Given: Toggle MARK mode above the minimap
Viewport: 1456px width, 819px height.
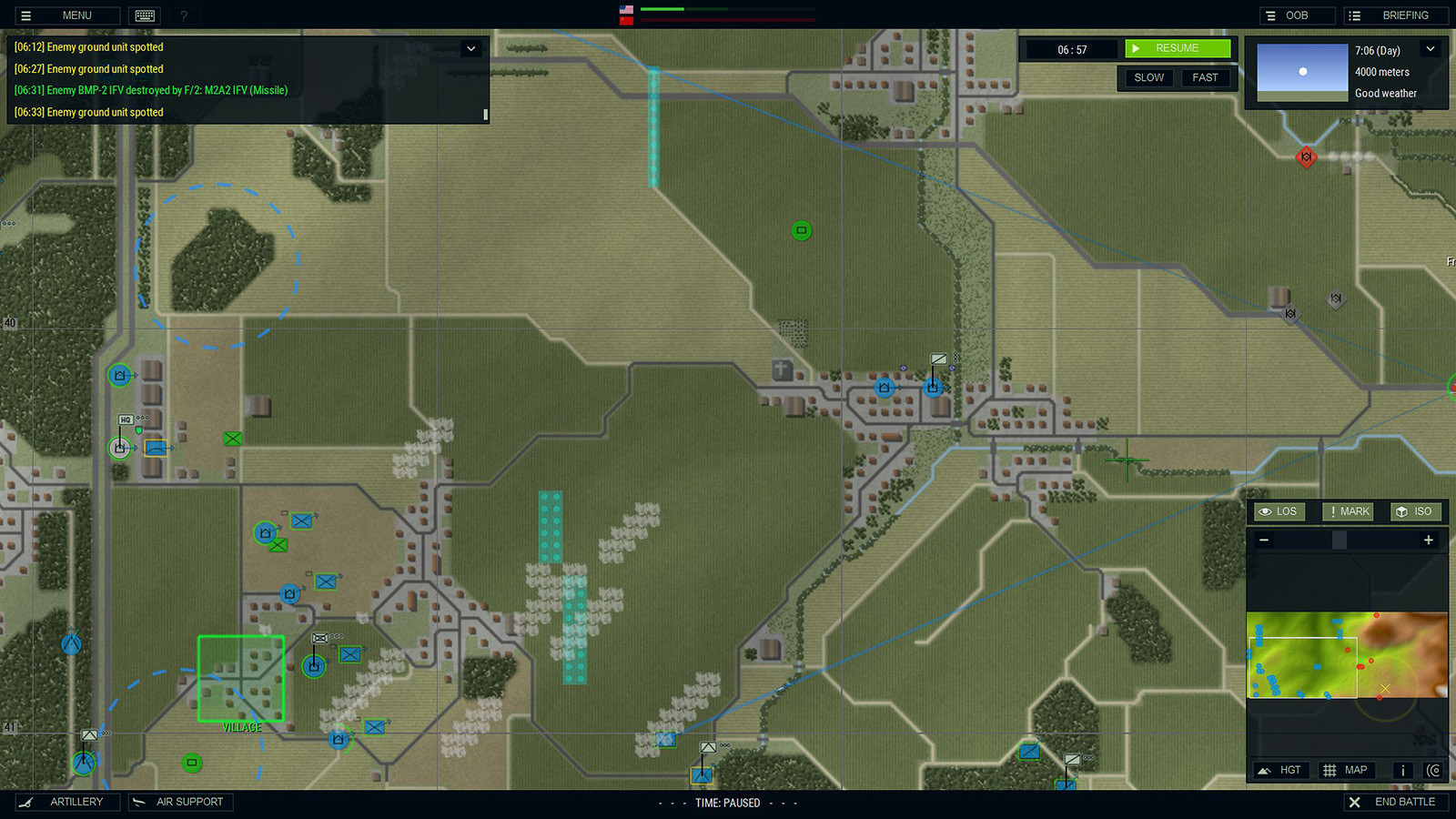Looking at the screenshot, I should click(1347, 511).
